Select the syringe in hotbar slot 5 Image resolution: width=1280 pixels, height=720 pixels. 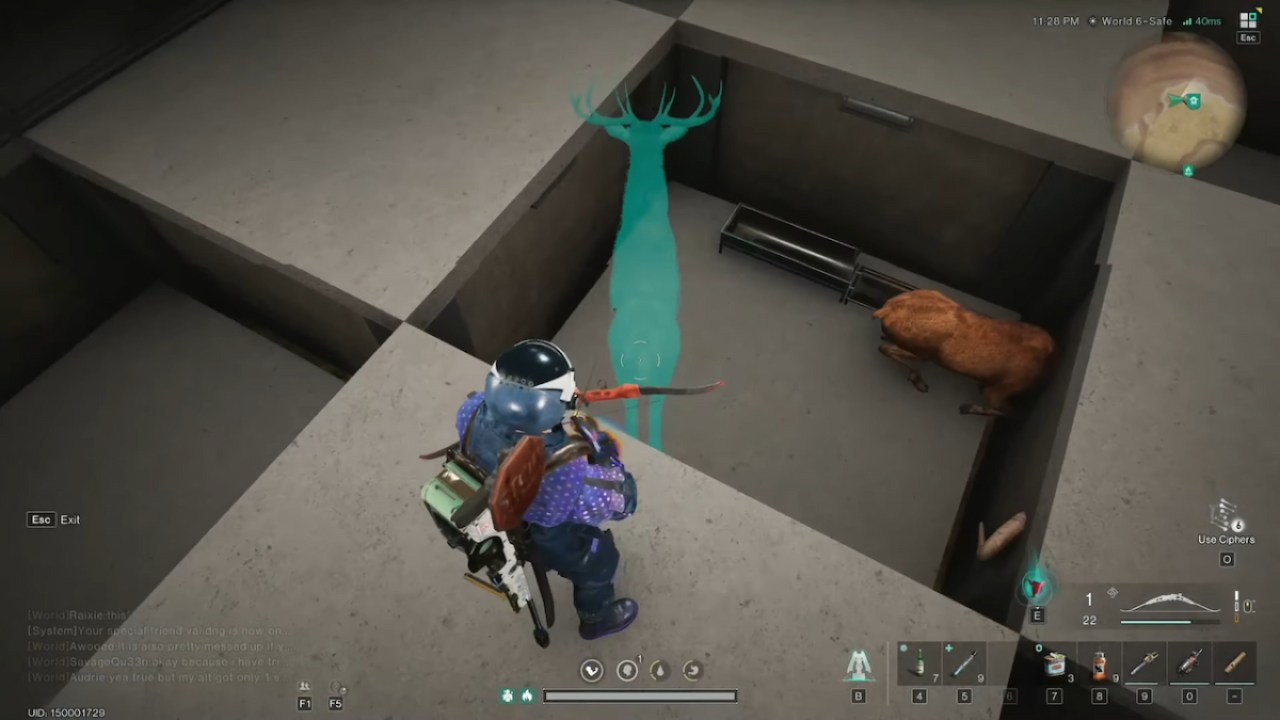point(963,662)
